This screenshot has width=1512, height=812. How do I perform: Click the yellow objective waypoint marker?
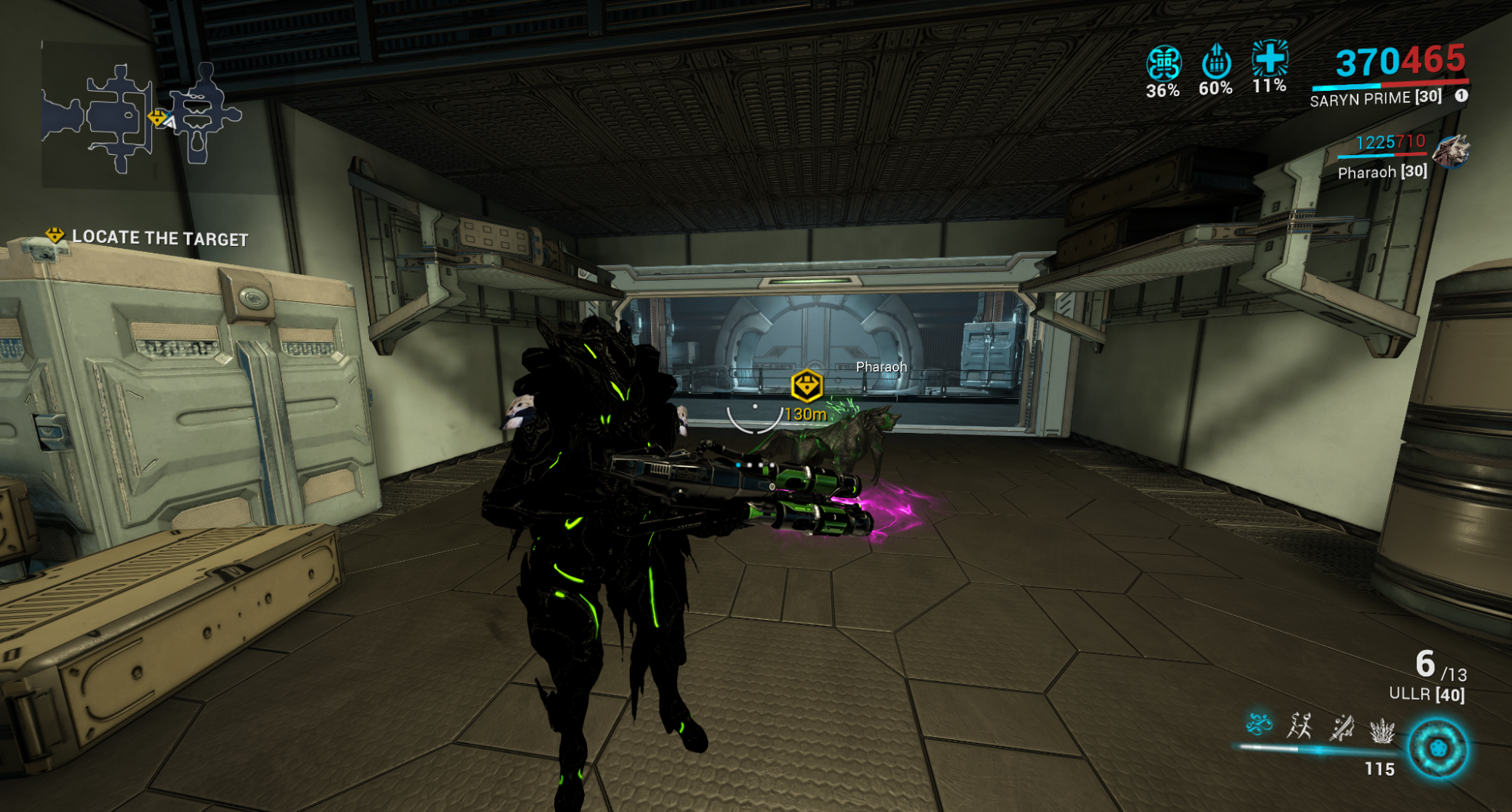tap(806, 385)
